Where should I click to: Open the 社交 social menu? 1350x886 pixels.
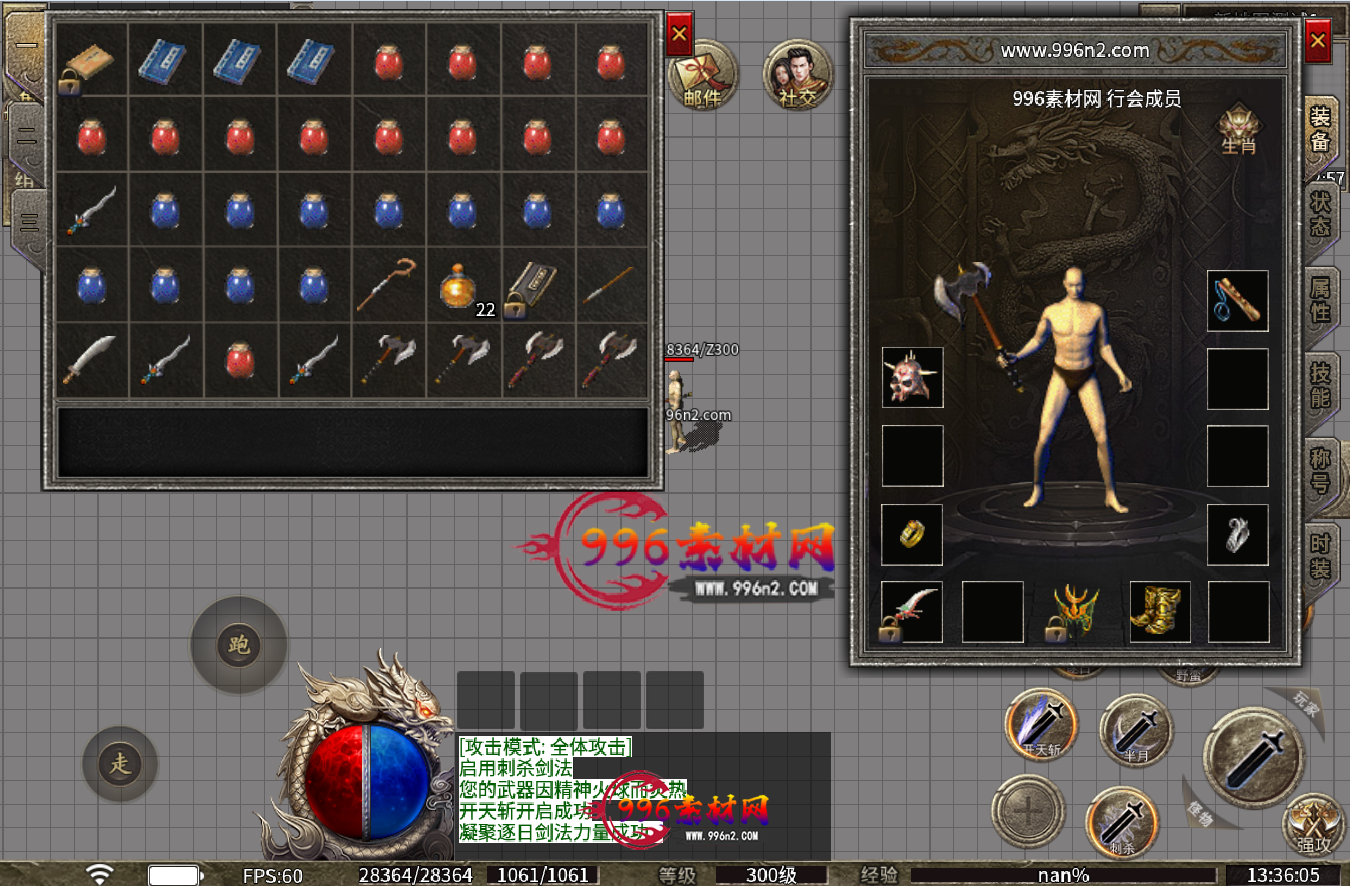[x=798, y=76]
